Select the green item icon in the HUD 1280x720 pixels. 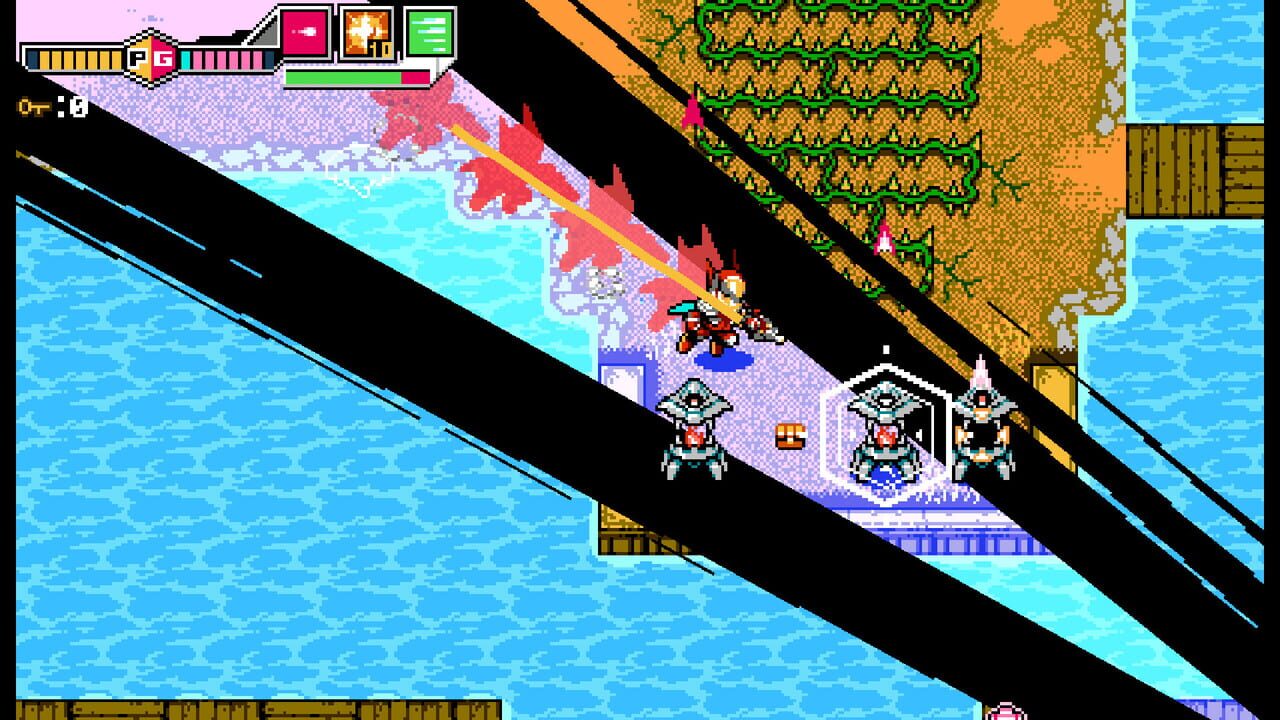pos(430,33)
